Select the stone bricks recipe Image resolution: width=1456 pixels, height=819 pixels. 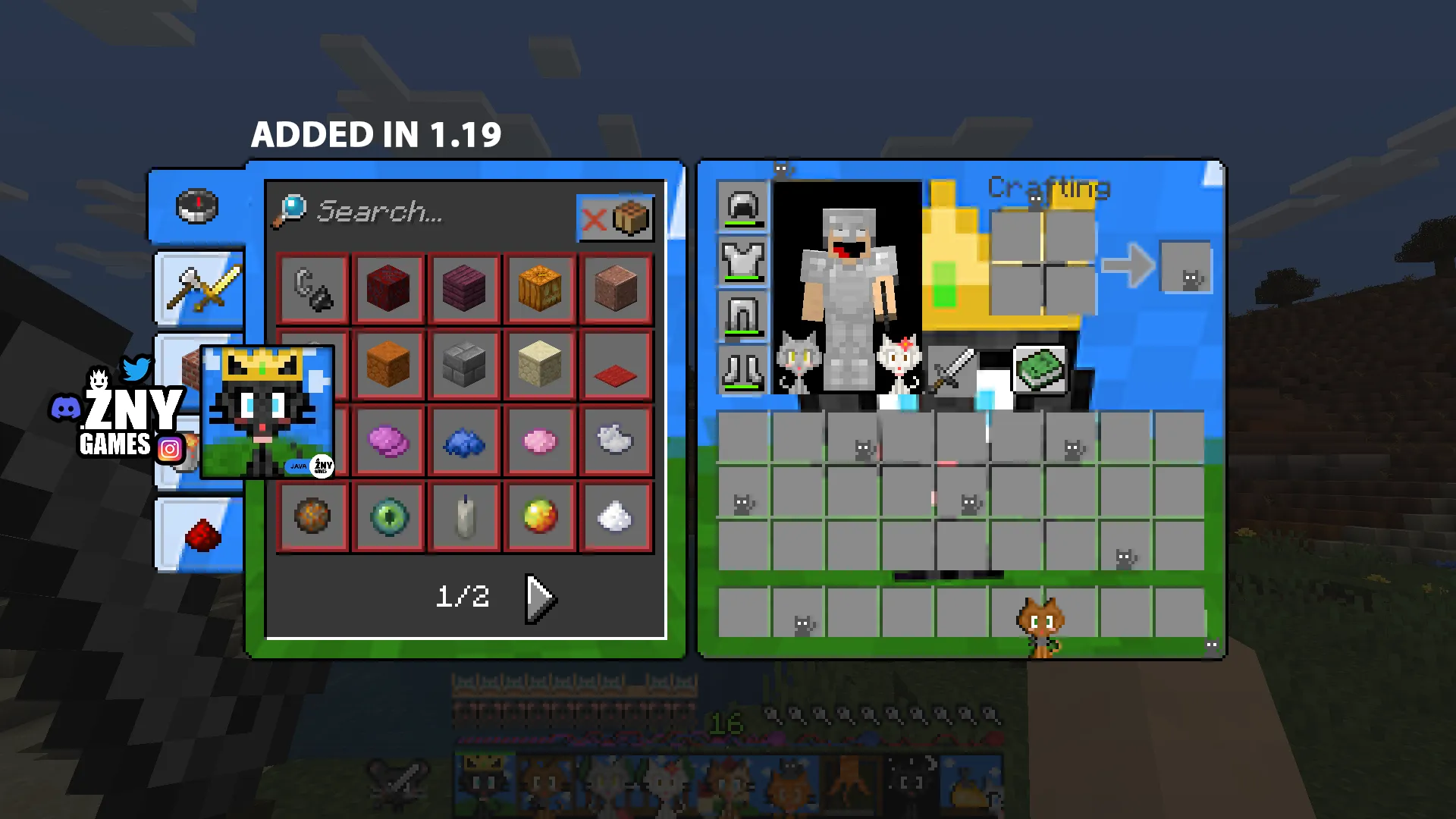coord(465,365)
